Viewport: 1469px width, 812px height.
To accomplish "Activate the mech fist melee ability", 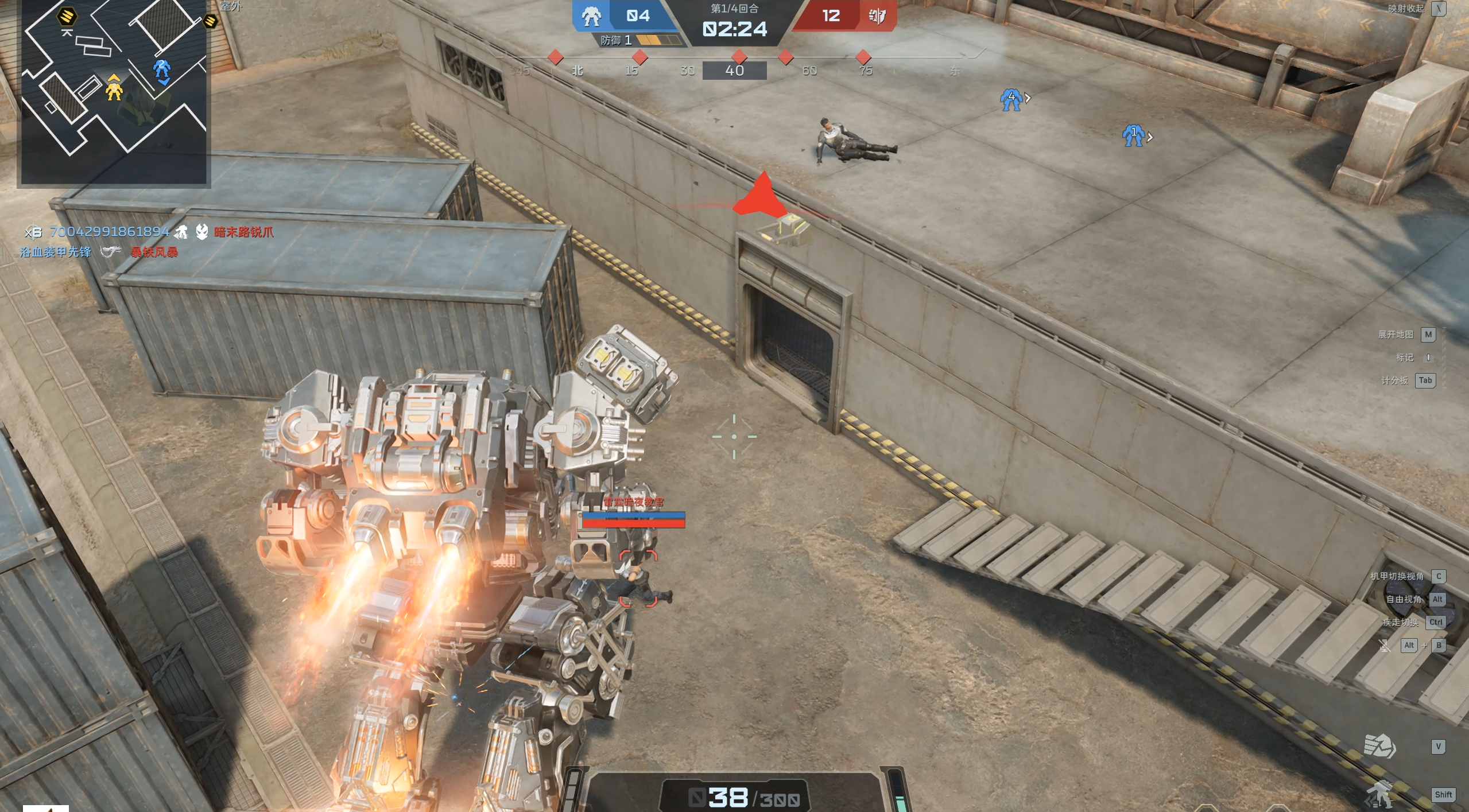I will pyautogui.click(x=1379, y=746).
